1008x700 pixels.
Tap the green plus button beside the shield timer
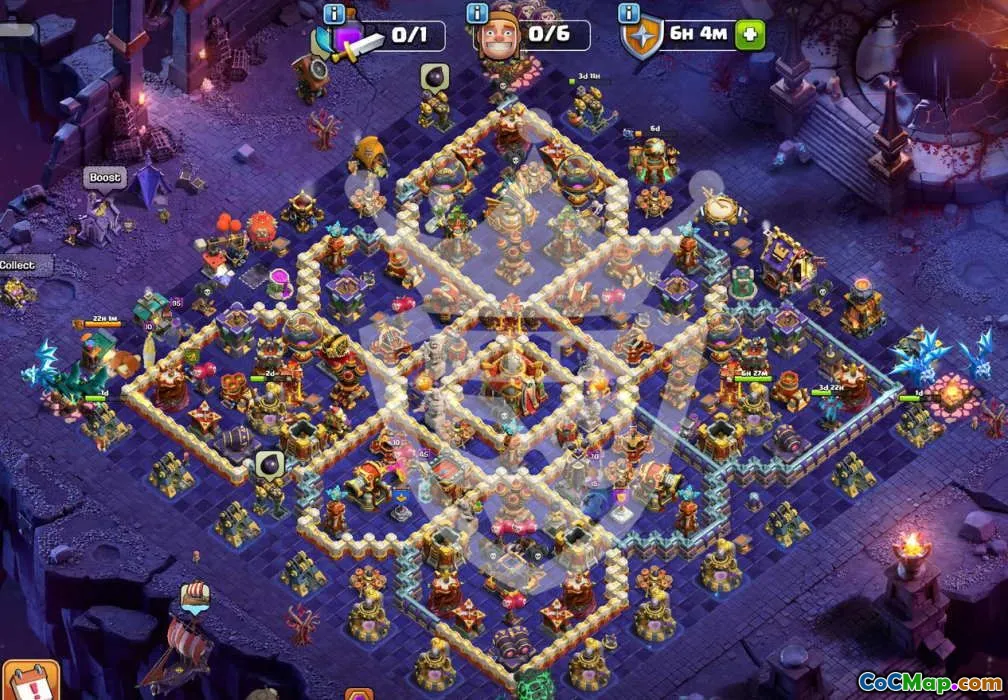749,35
